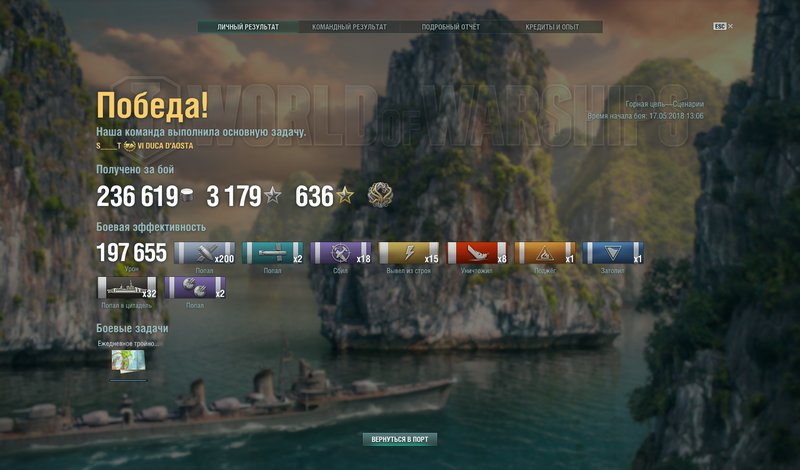Close results with the ESC button

(719, 26)
